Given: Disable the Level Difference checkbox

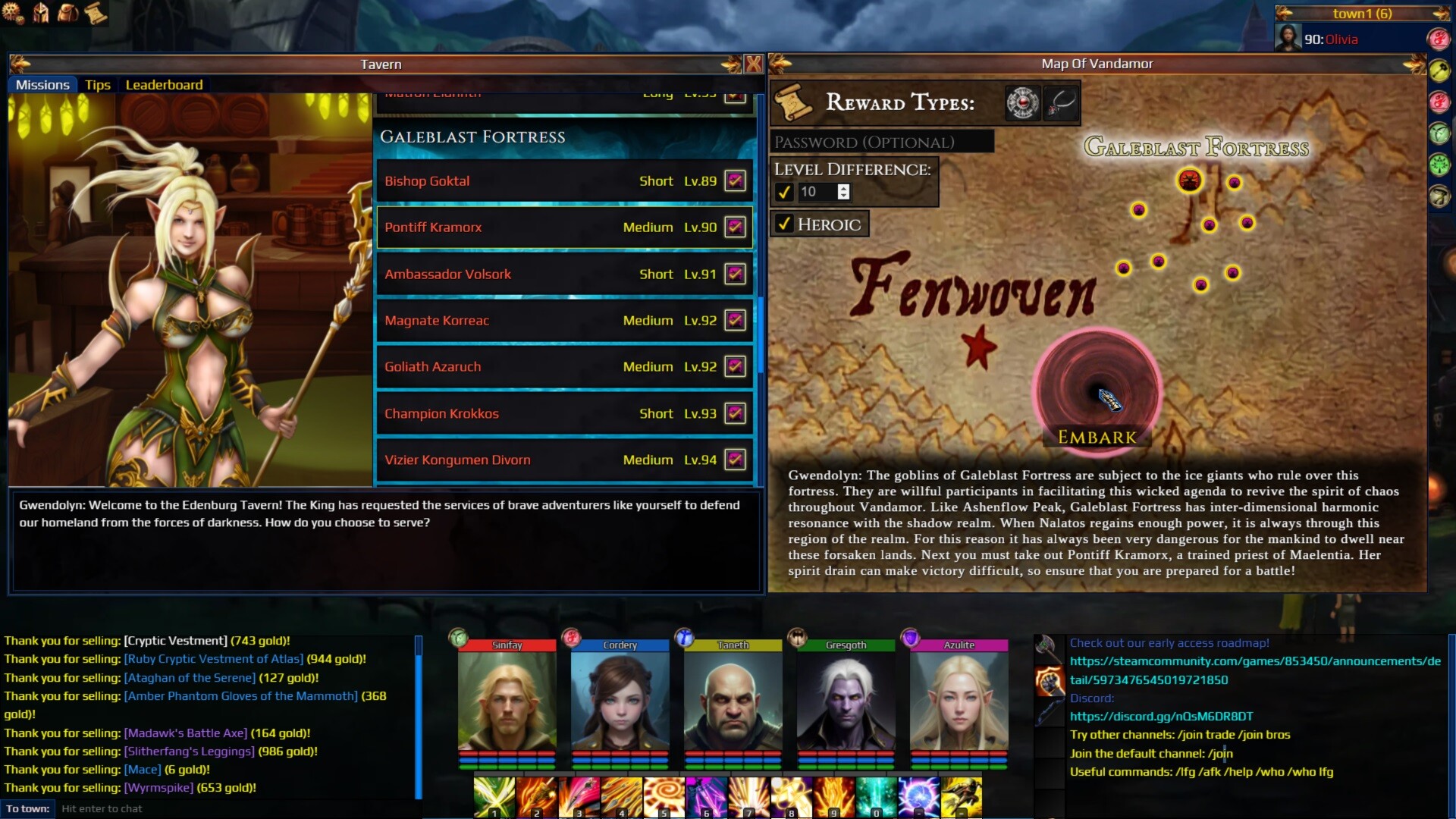Looking at the screenshot, I should 785,192.
